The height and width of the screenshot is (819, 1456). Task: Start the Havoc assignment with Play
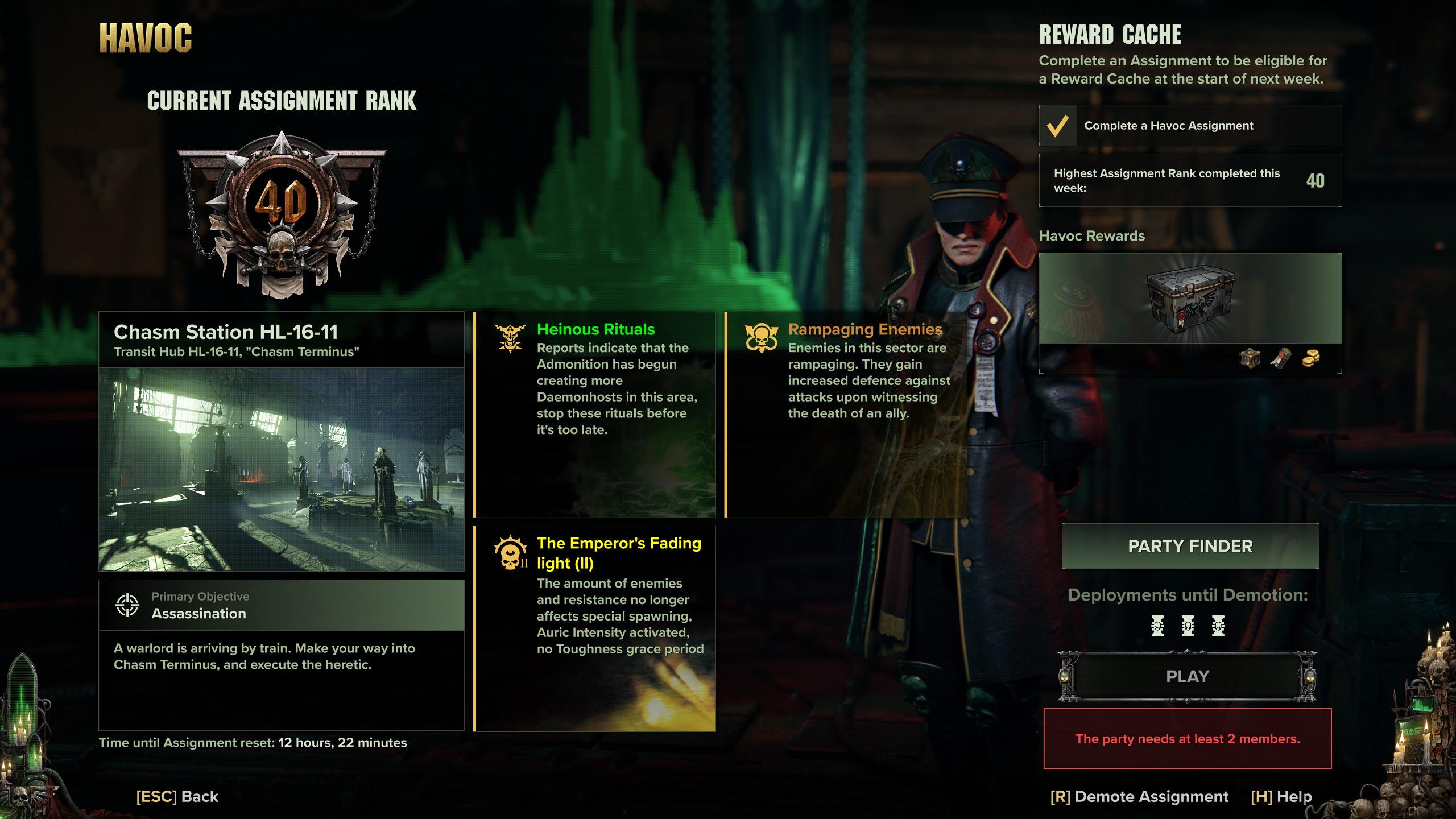[1188, 676]
